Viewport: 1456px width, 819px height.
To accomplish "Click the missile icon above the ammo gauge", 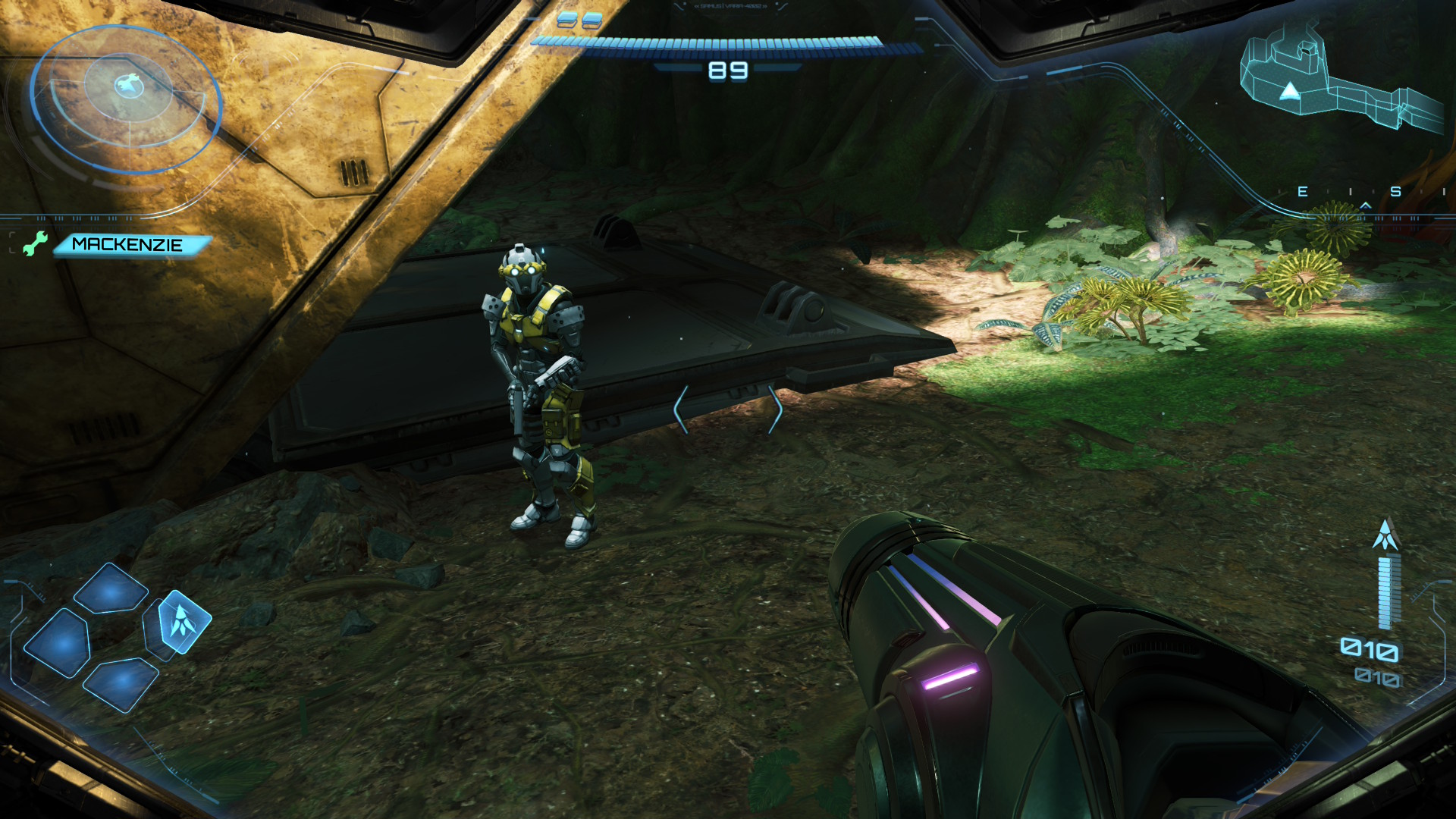I will click(x=1385, y=535).
